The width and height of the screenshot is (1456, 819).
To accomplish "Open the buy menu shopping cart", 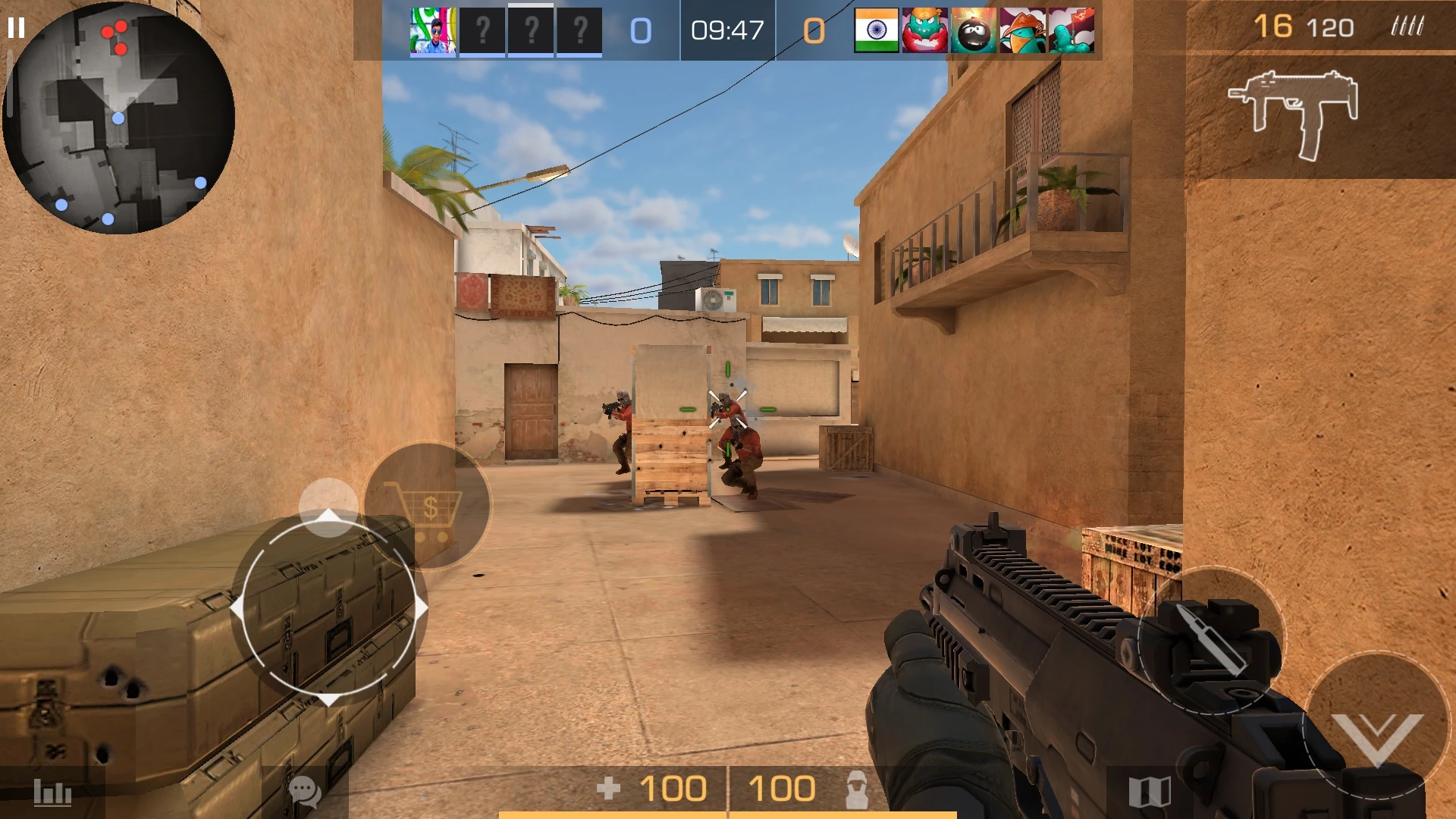I will 427,507.
